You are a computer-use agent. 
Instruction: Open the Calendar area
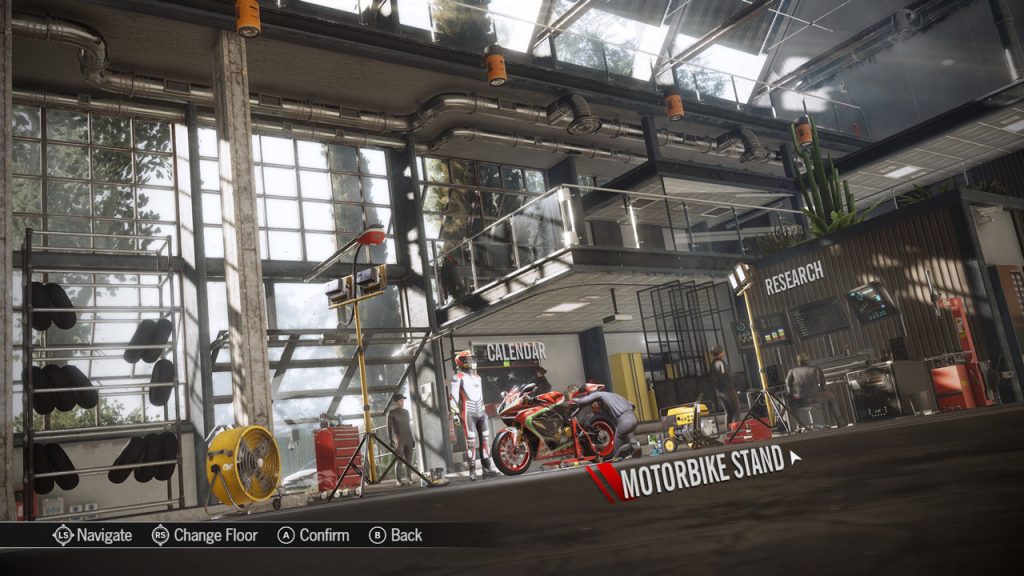[514, 352]
